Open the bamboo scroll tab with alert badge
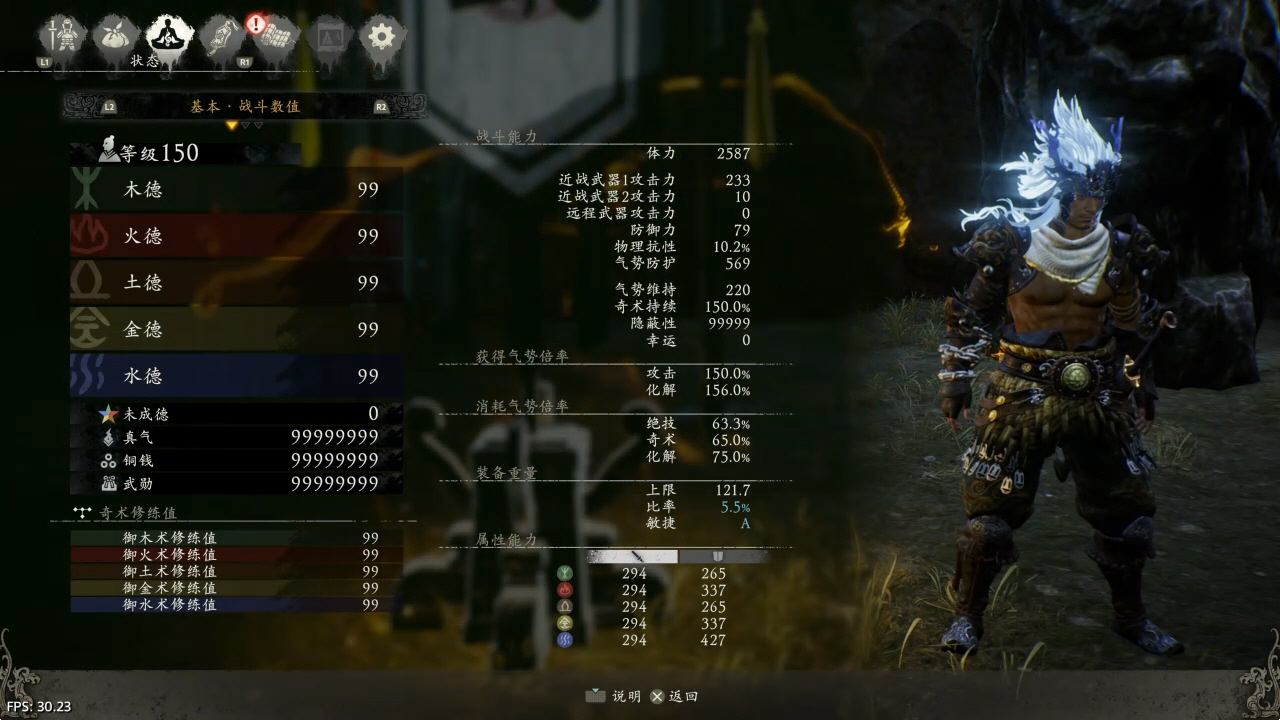 click(274, 38)
